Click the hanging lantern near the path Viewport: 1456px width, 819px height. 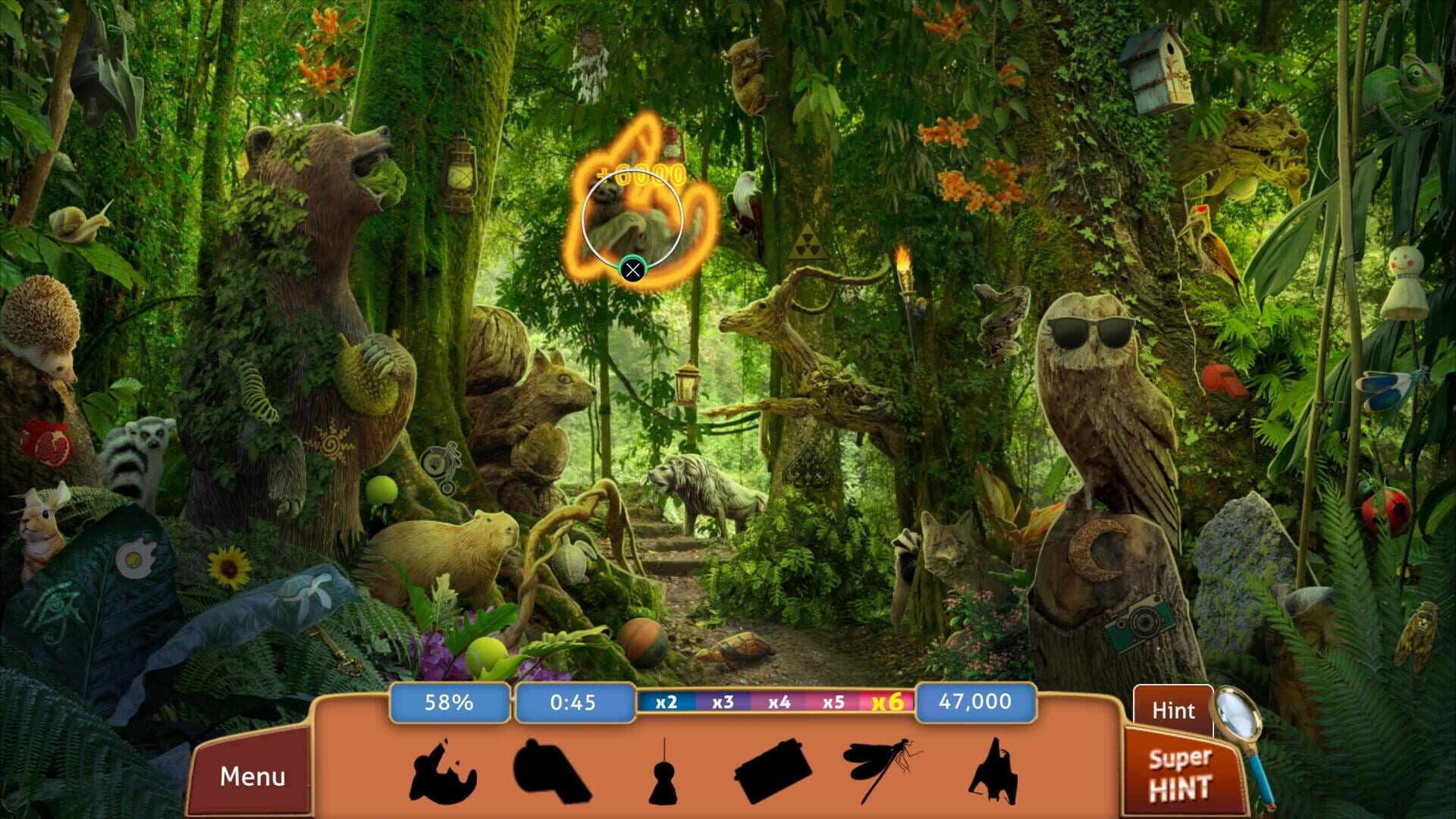[689, 384]
